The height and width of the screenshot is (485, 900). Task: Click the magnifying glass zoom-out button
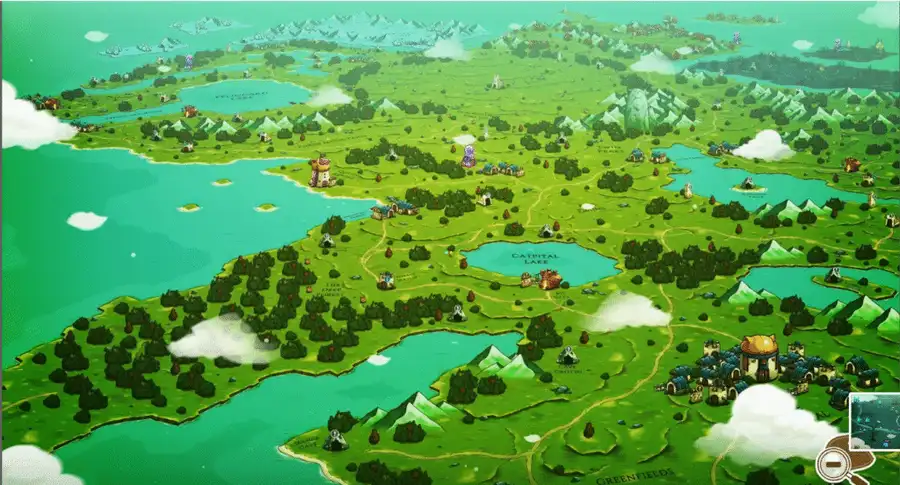tap(832, 464)
